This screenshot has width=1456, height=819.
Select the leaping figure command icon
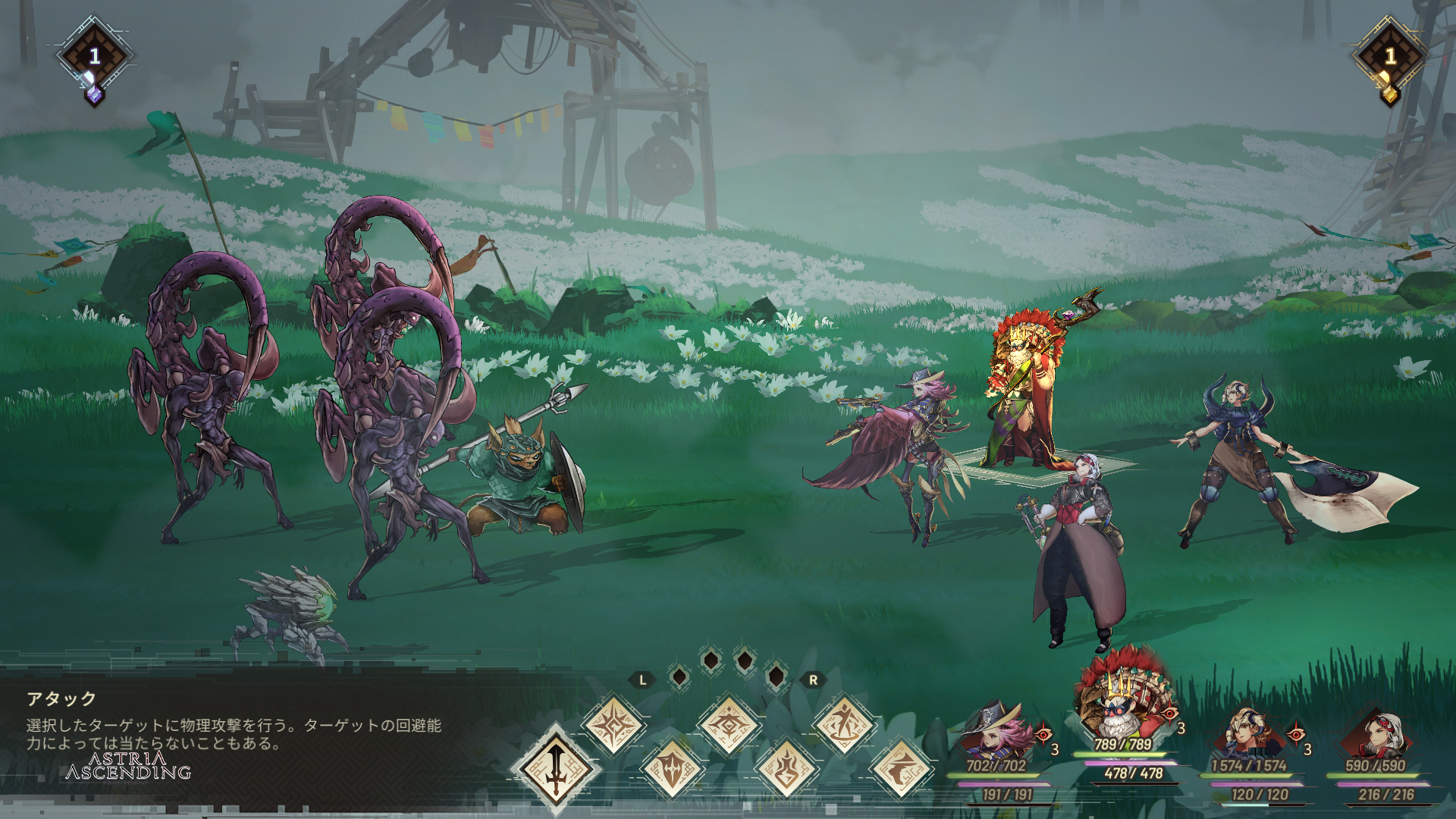coord(844,725)
